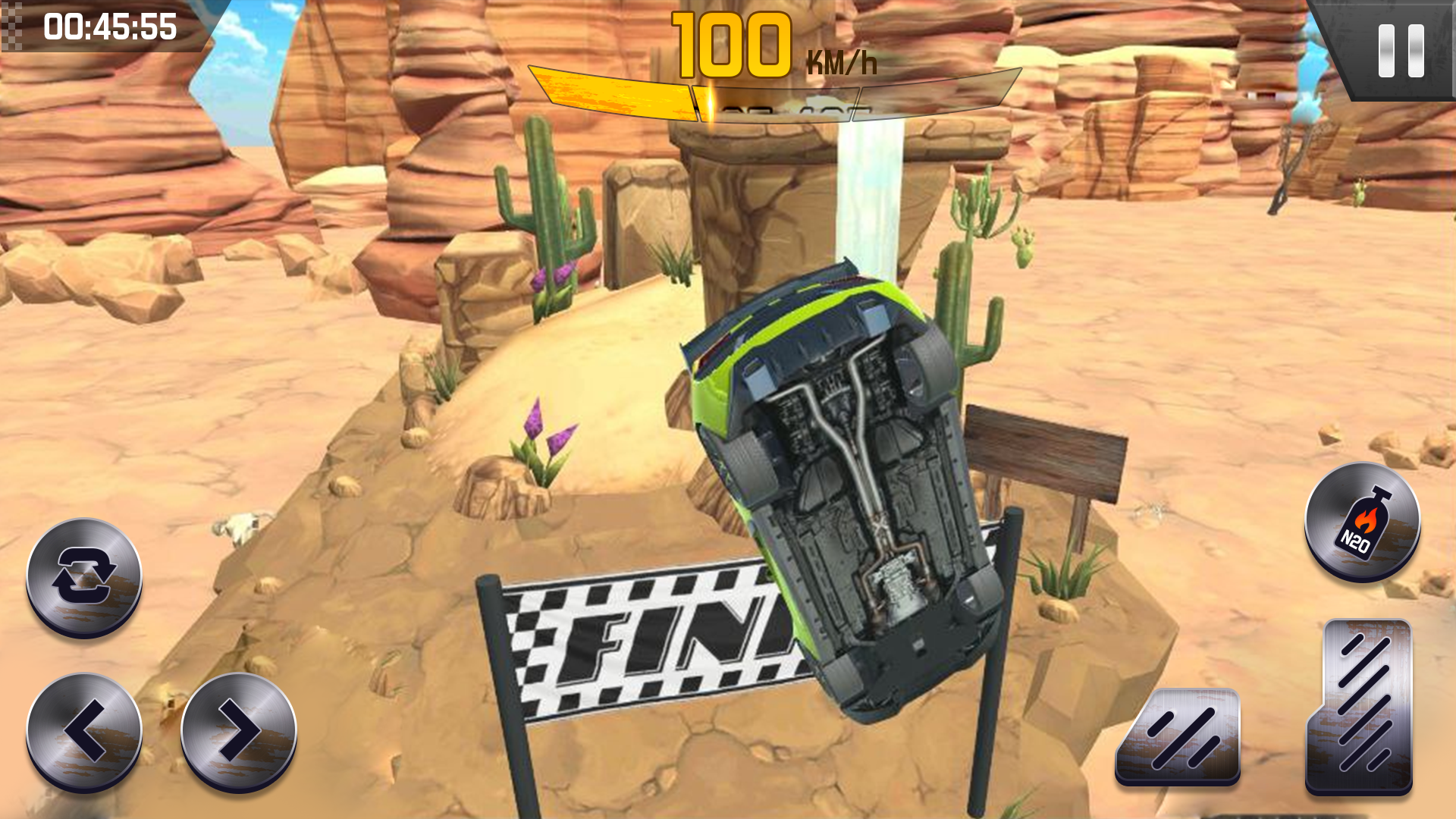The width and height of the screenshot is (1456, 819).
Task: Tap the left steering arrow icon
Action: (83, 728)
